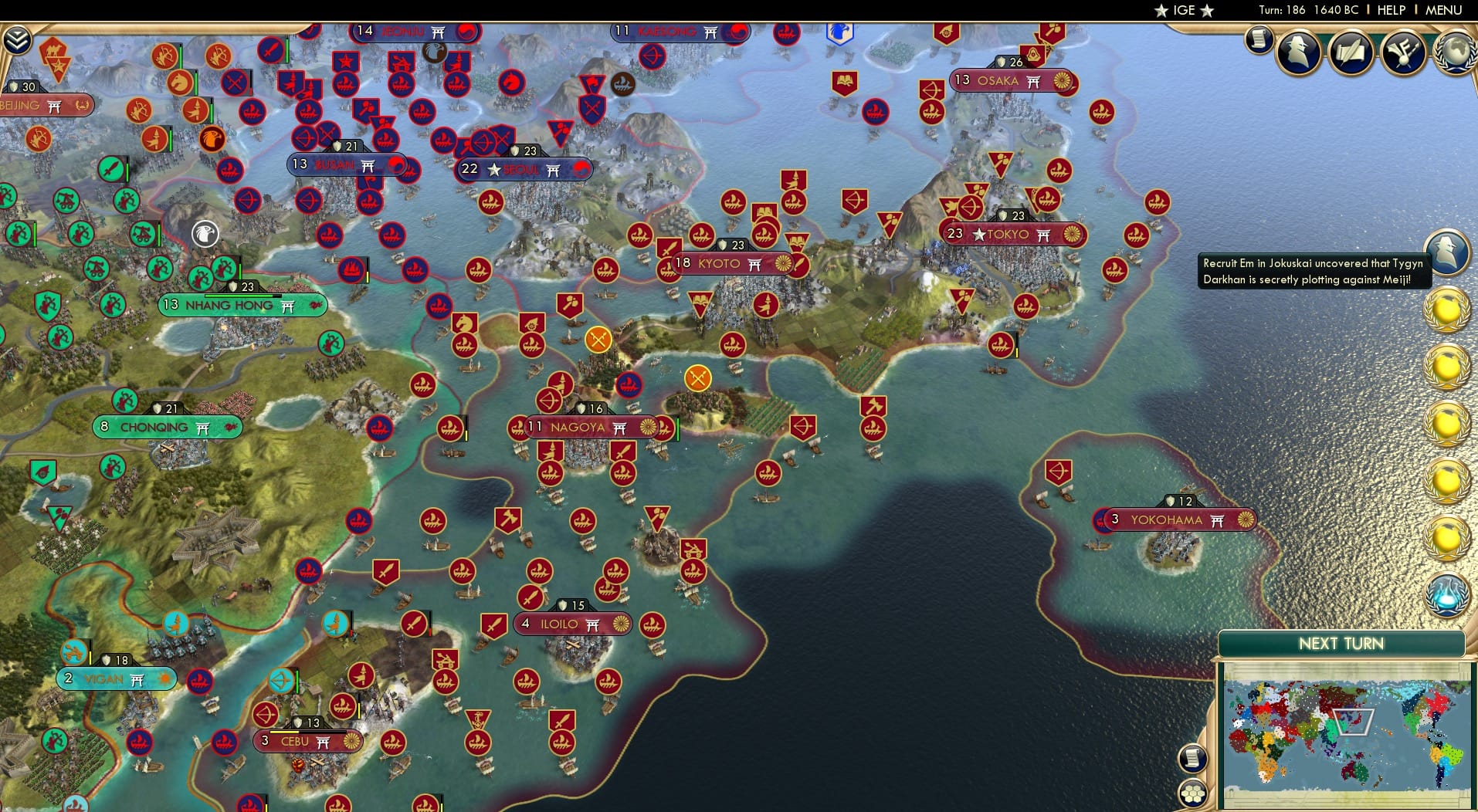The height and width of the screenshot is (812, 1478).
Task: Open the Culture overview icon on top bar
Action: pyautogui.click(x=1402, y=52)
